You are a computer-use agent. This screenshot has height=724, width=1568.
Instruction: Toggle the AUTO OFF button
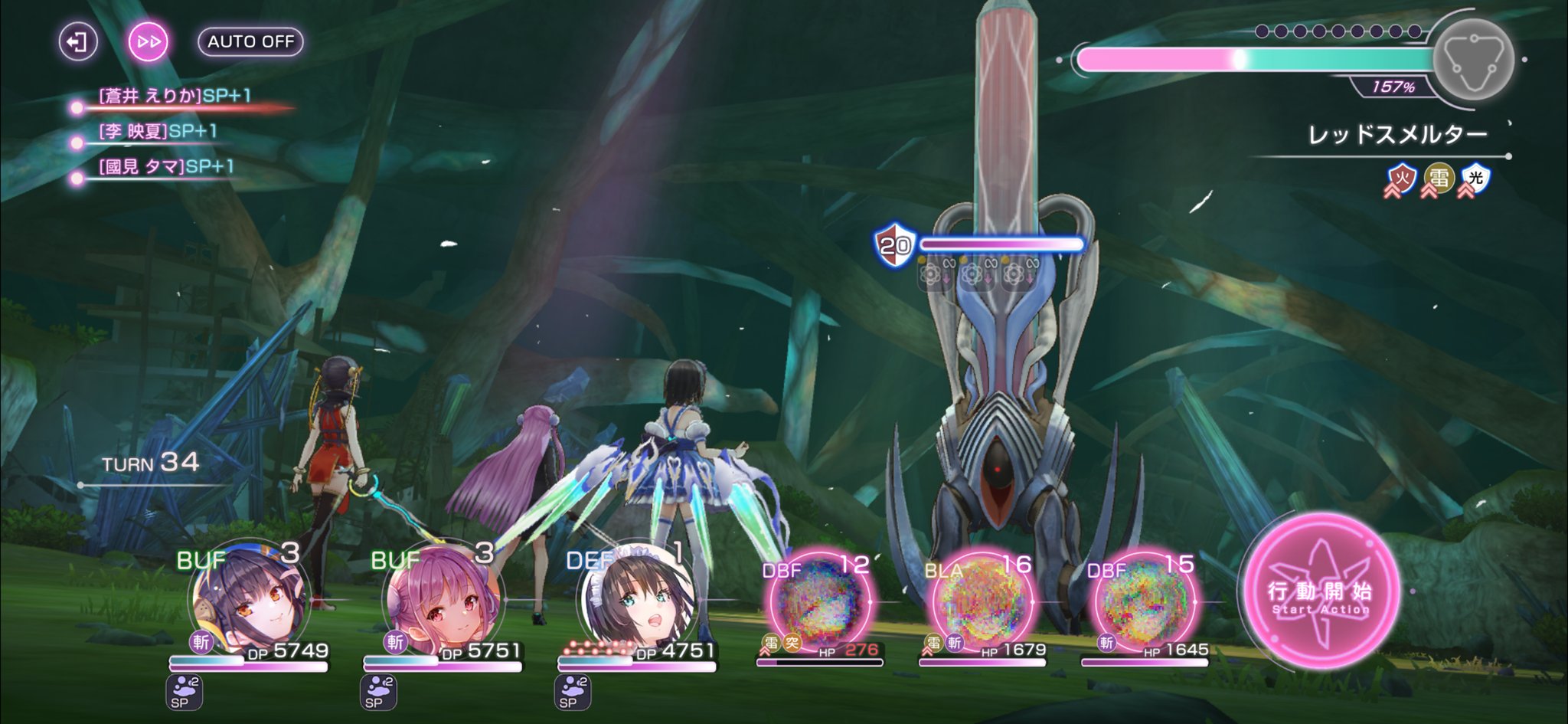tap(250, 41)
